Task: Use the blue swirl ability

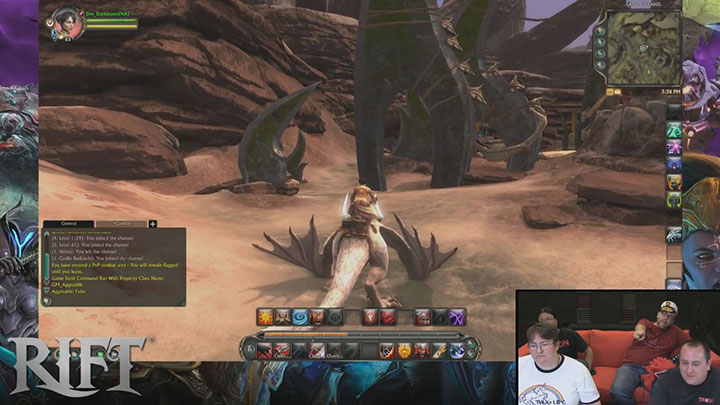Action: coord(300,317)
